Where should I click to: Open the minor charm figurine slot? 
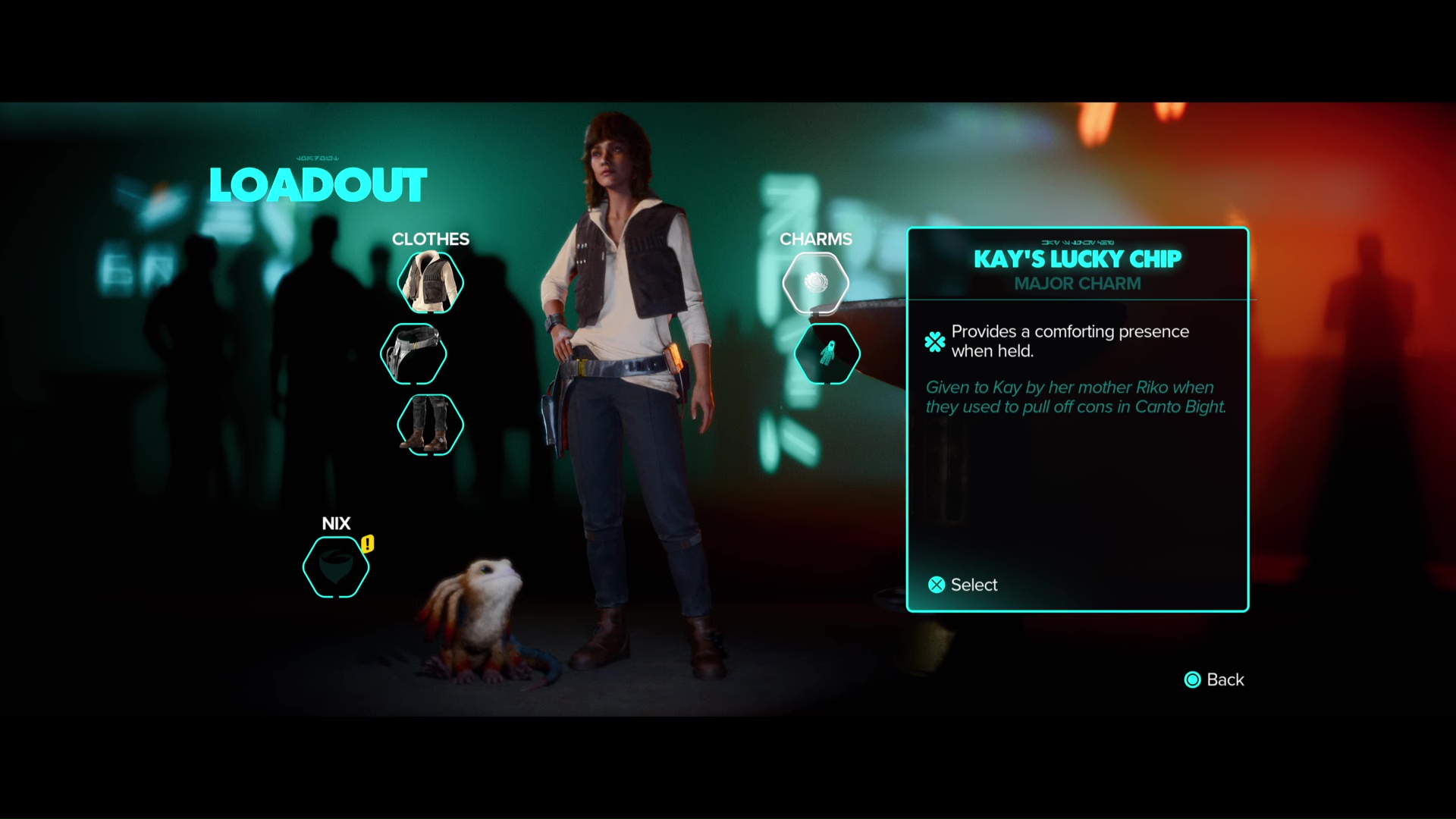pyautogui.click(x=827, y=353)
